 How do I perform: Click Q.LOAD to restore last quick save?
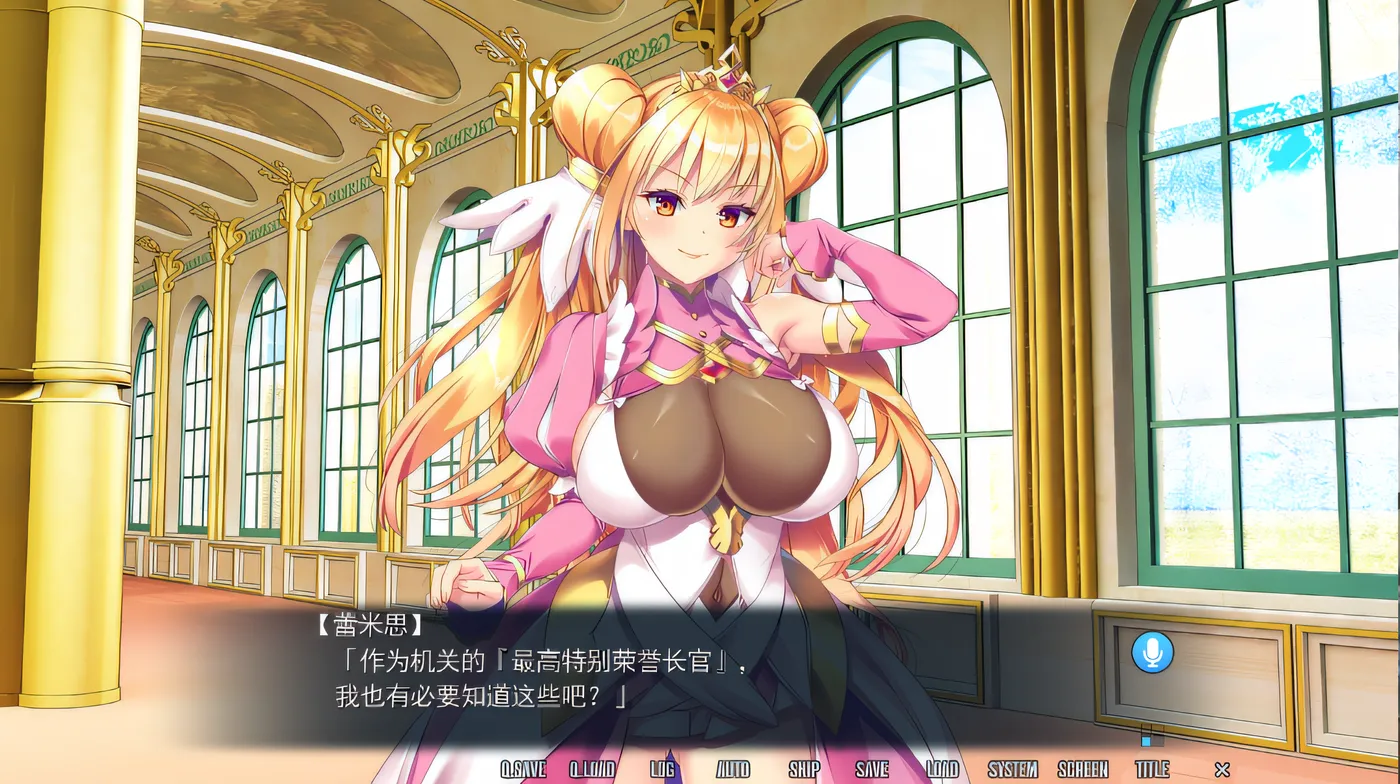point(593,771)
